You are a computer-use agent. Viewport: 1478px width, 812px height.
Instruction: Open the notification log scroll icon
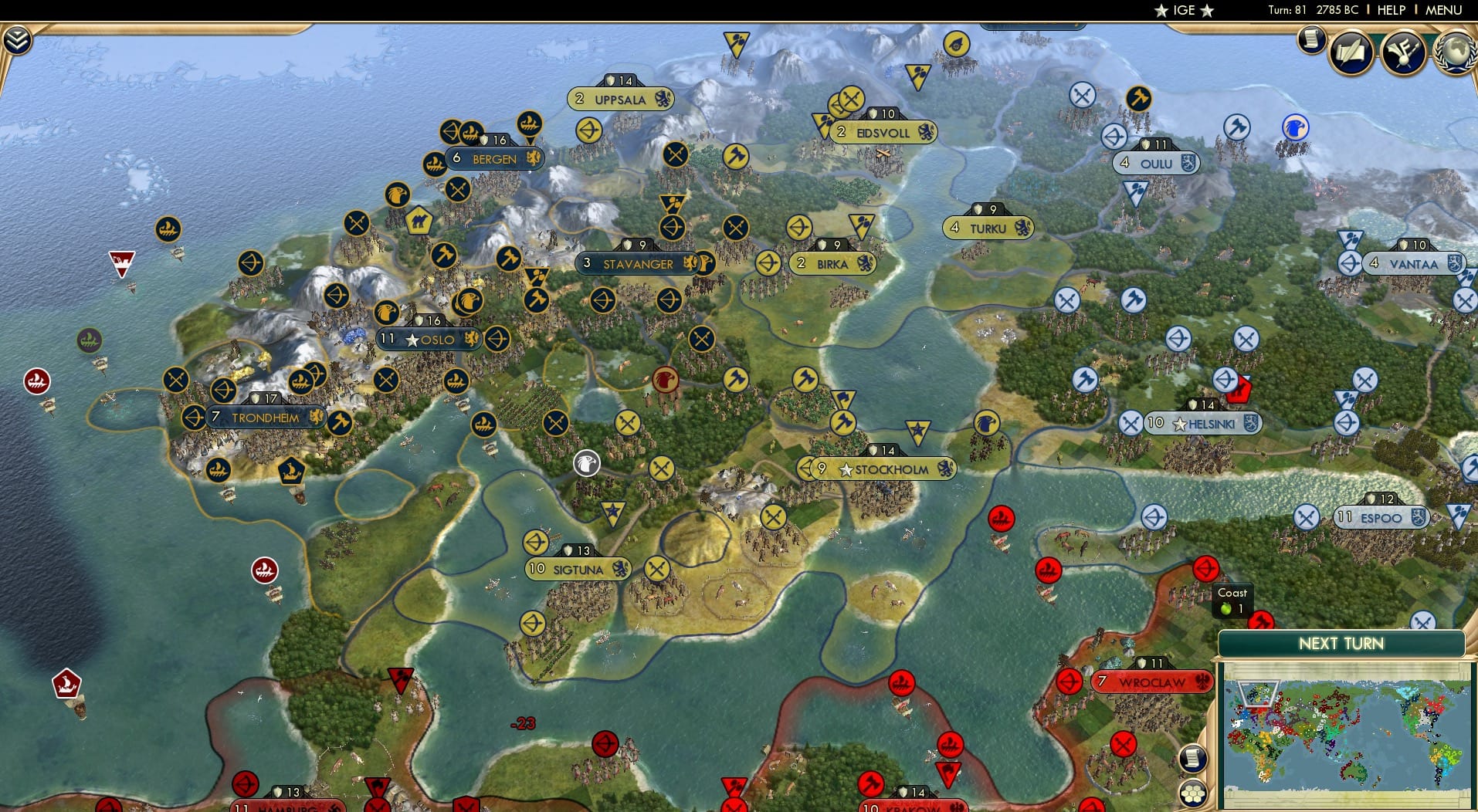(1310, 41)
